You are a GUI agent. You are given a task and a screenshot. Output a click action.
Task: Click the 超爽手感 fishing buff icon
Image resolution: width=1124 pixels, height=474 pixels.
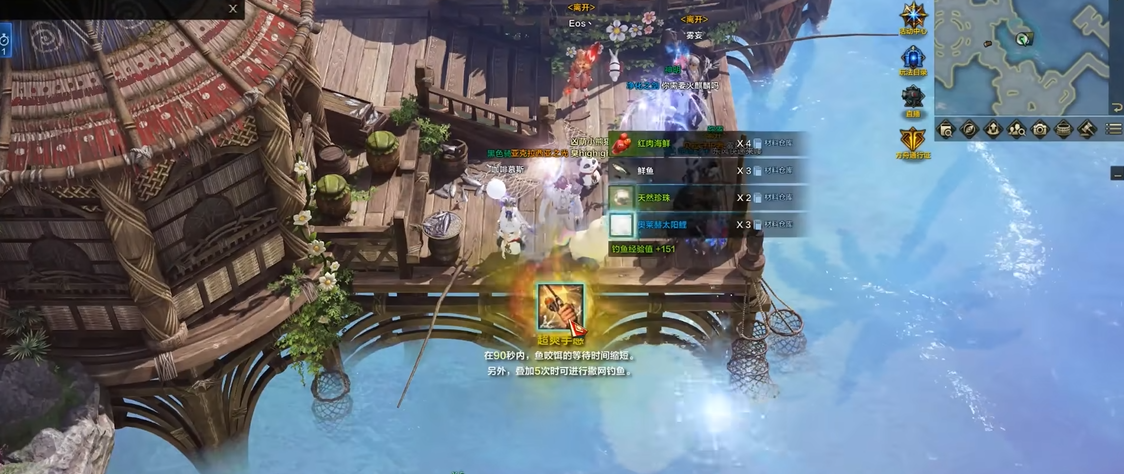(x=560, y=306)
